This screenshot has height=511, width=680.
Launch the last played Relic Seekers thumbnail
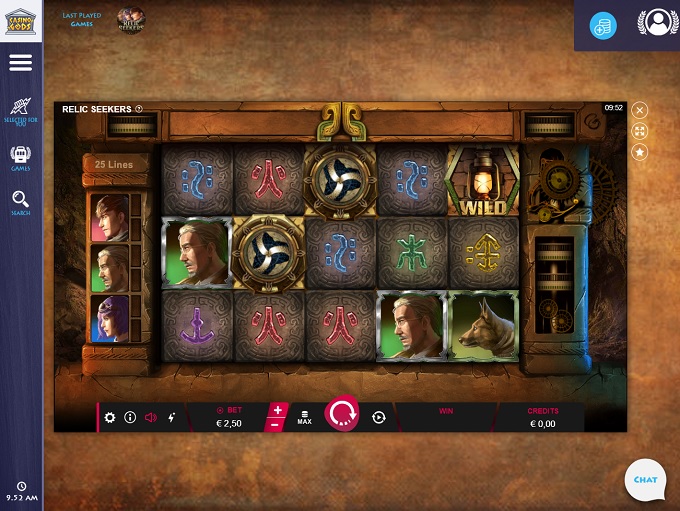point(131,19)
